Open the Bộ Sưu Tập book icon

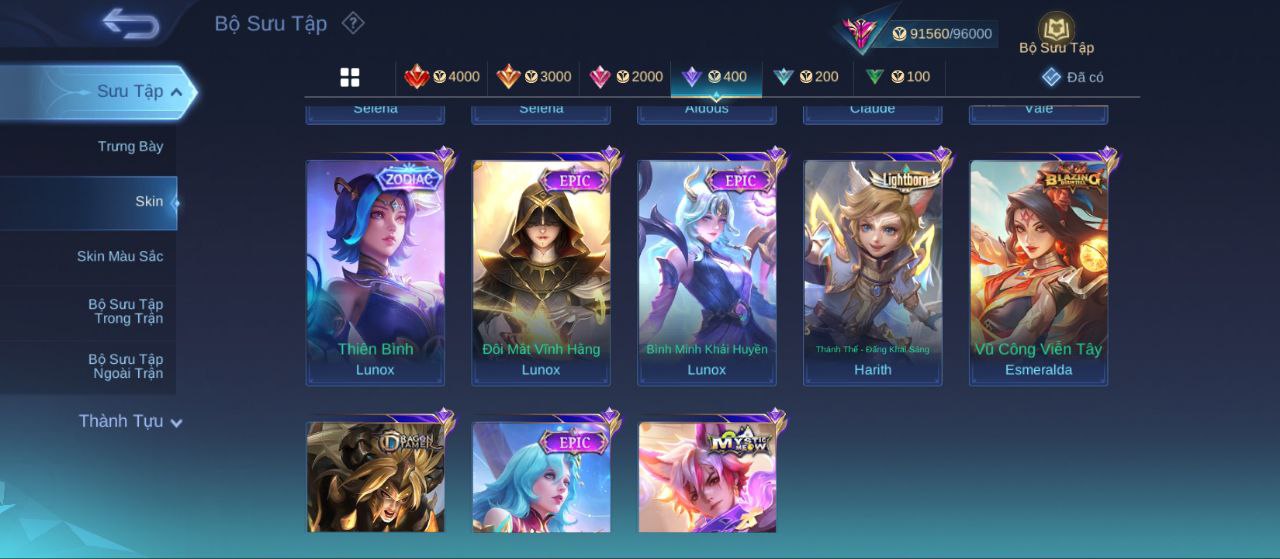click(1056, 31)
